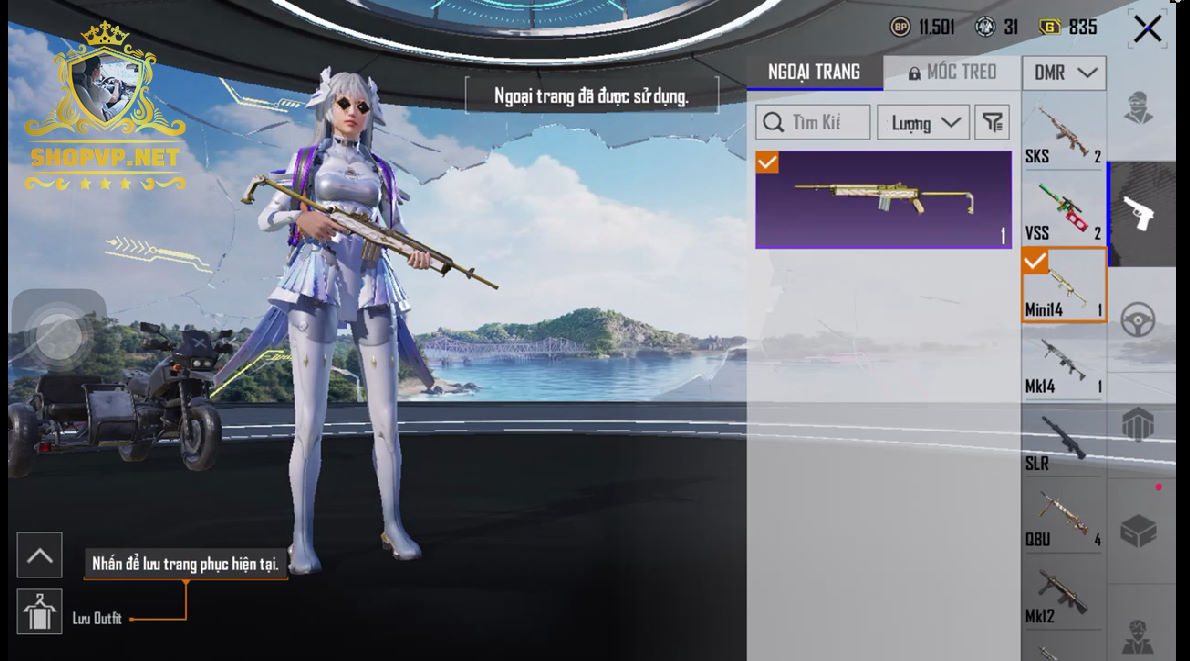Open the filter funnel button
This screenshot has width=1190, height=661.
(991, 123)
